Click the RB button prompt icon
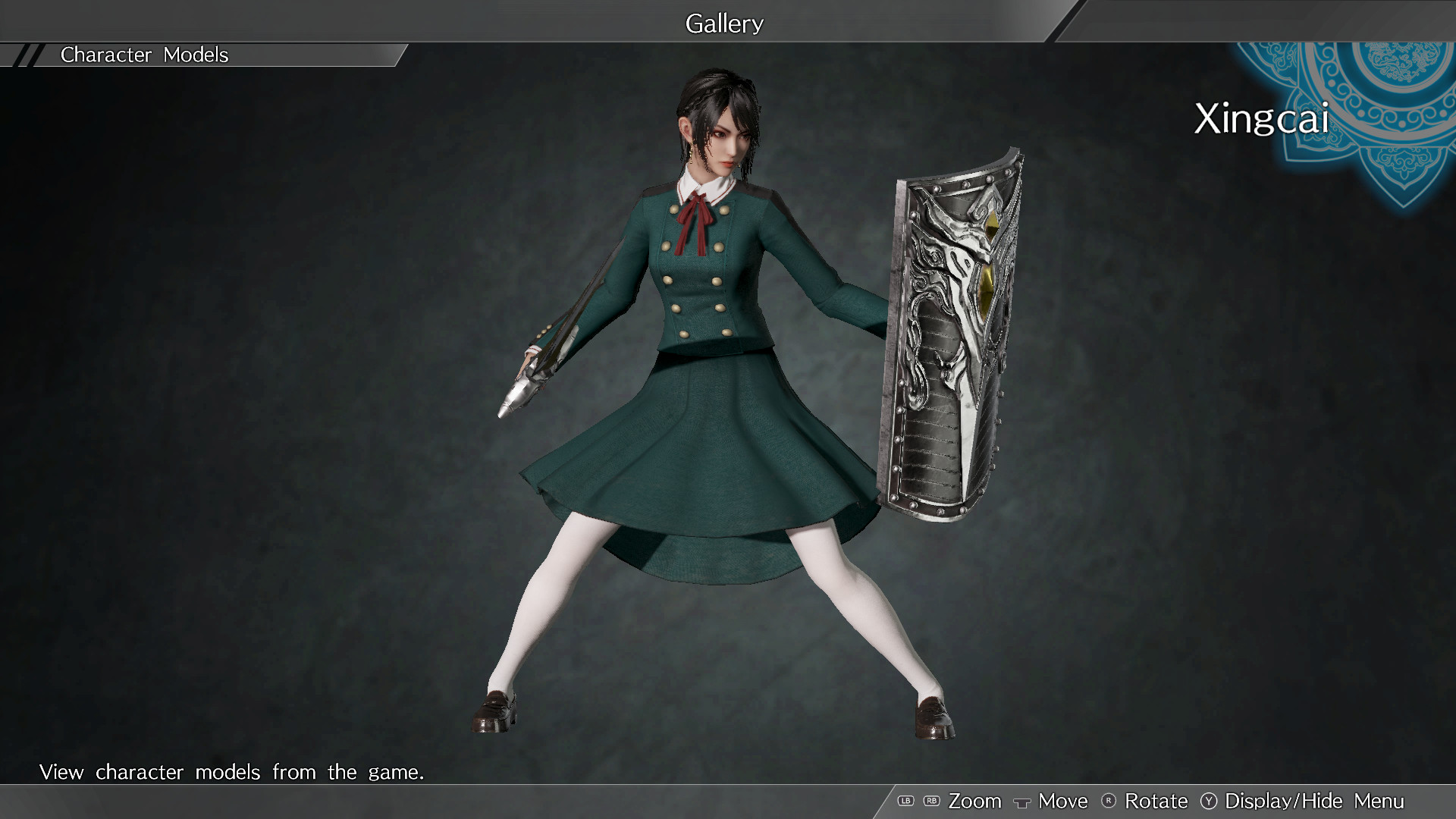1456x819 pixels. 931,801
